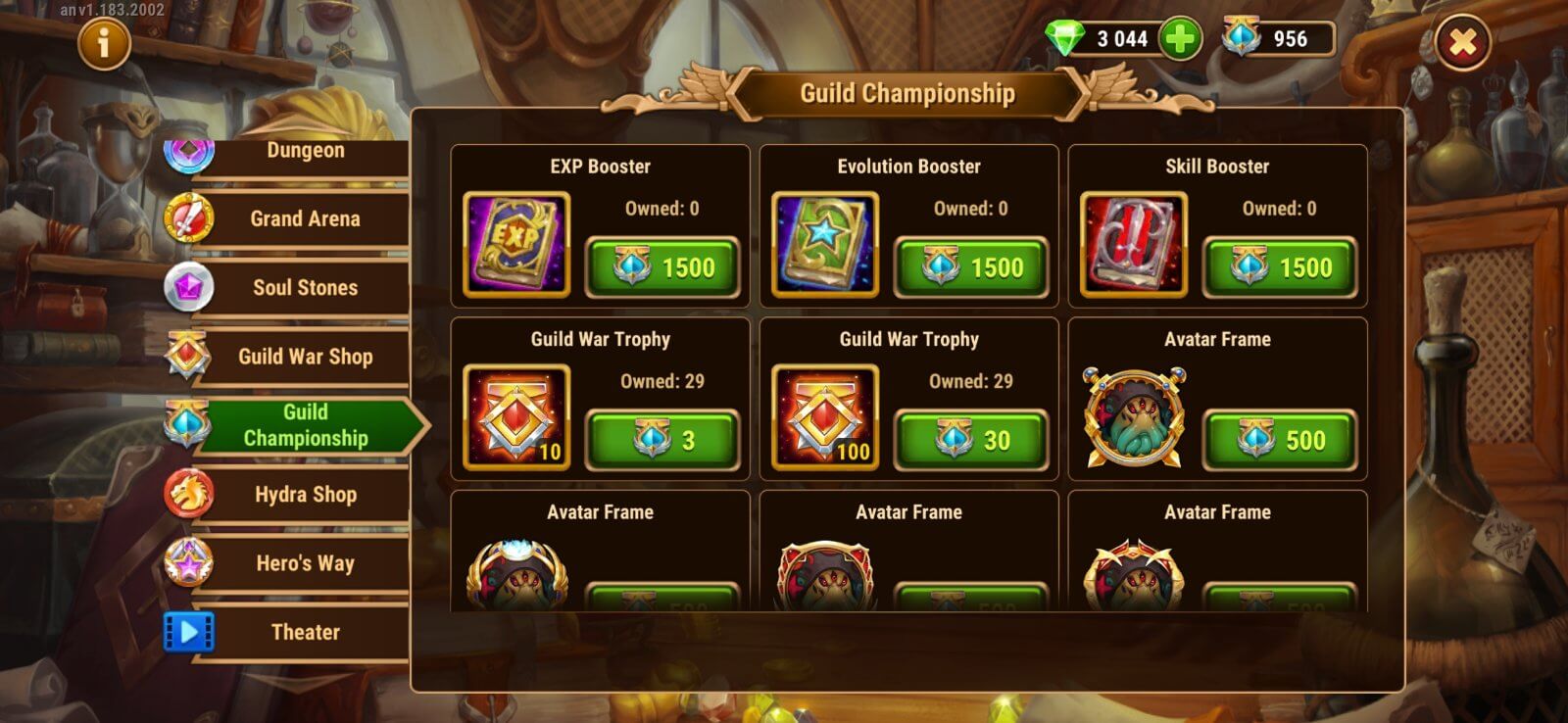
Task: Purchase 10 Guild War Trophies for 3
Action: tap(664, 438)
